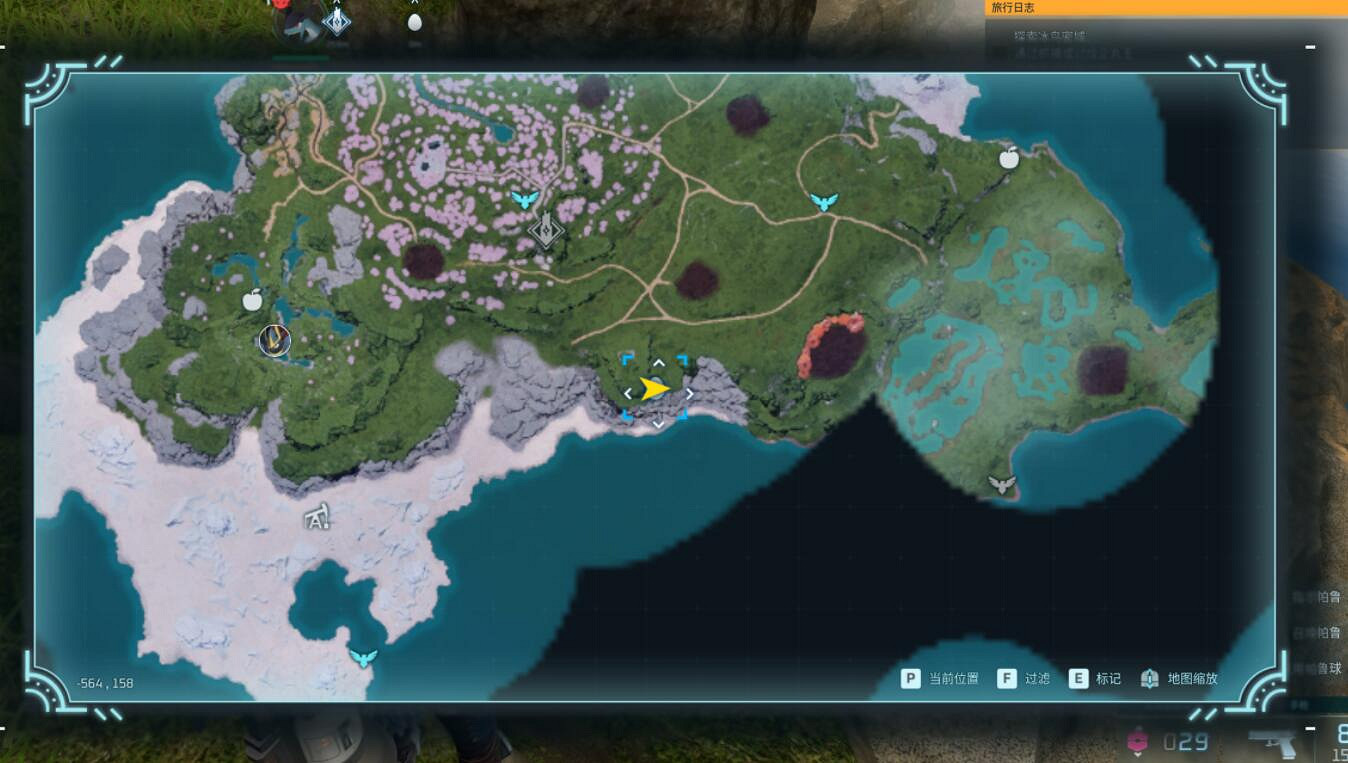1348x763 pixels.
Task: Open the fast travel point on the southeast coast
Action: pyautogui.click(x=1001, y=482)
